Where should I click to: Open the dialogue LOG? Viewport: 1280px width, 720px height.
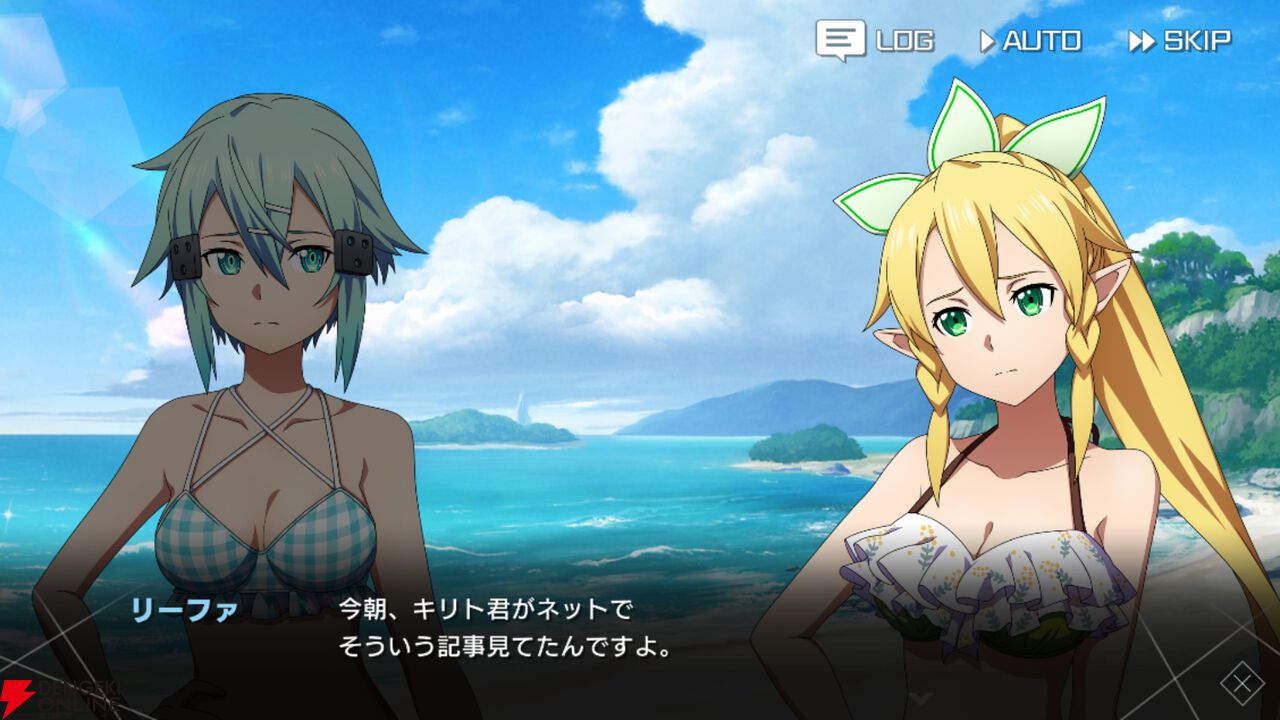point(875,40)
